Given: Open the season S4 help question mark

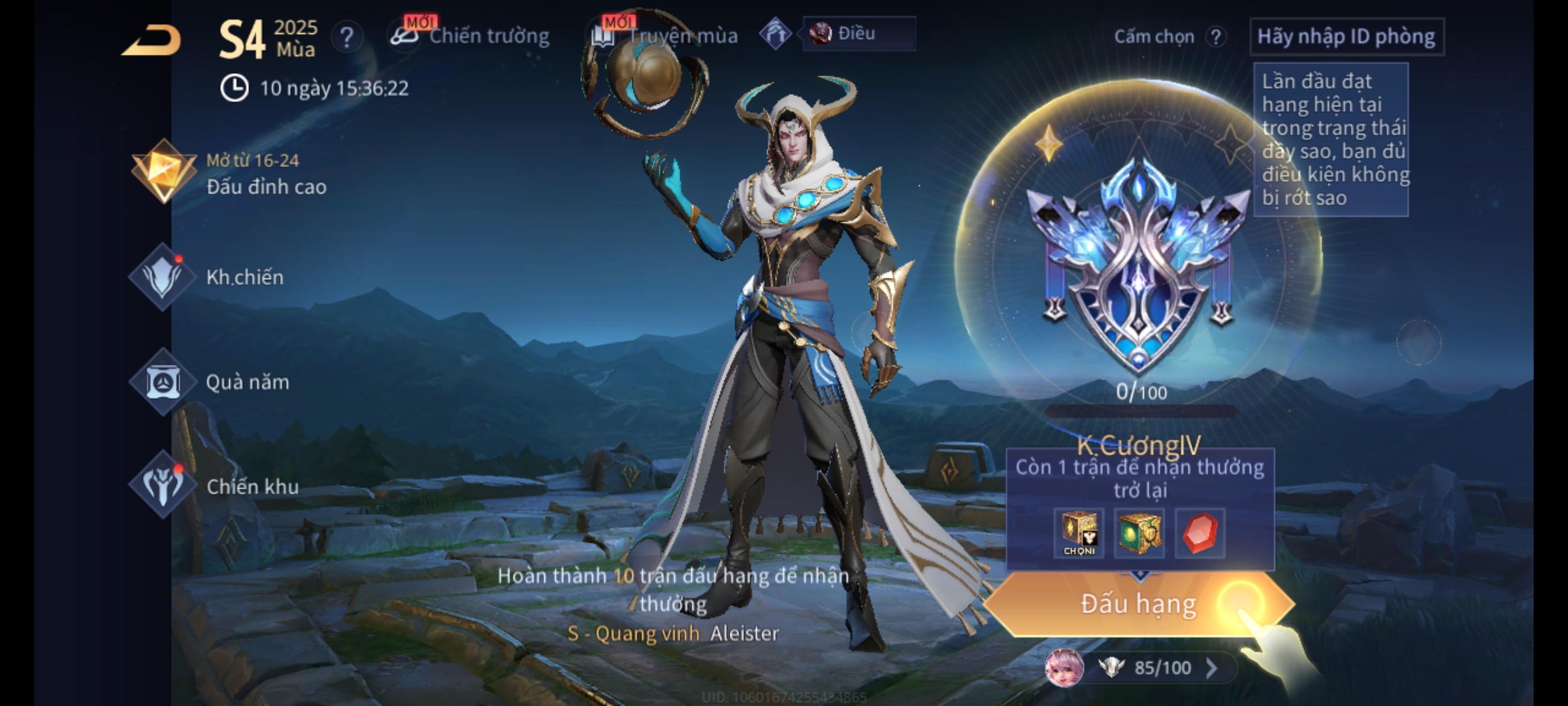Looking at the screenshot, I should (x=346, y=37).
